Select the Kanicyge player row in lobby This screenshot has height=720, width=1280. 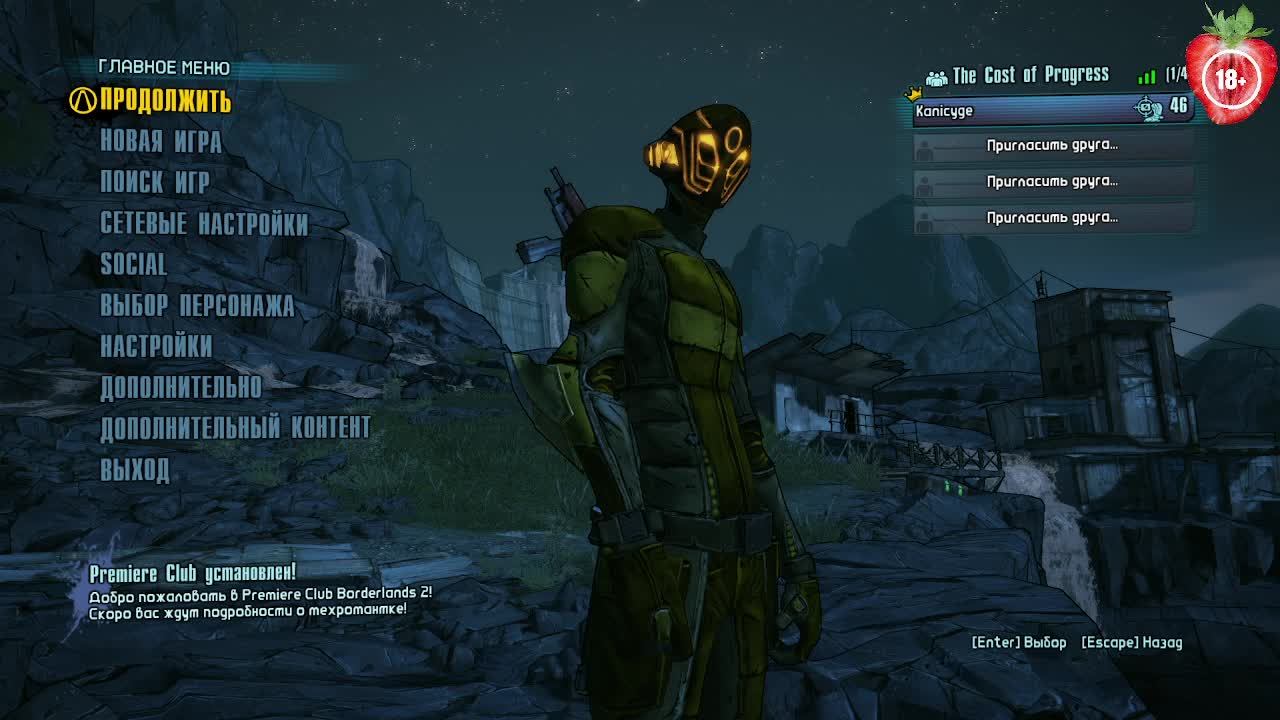(x=1050, y=110)
